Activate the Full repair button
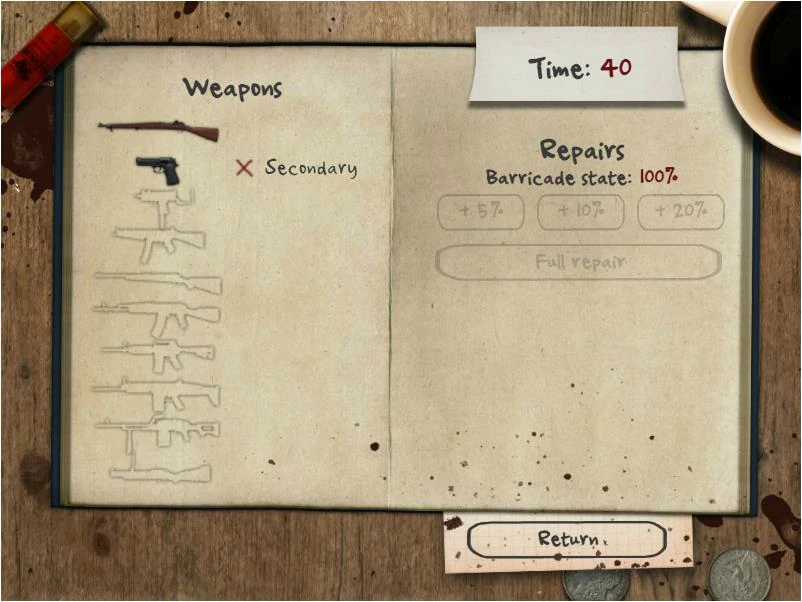 pyautogui.click(x=578, y=262)
